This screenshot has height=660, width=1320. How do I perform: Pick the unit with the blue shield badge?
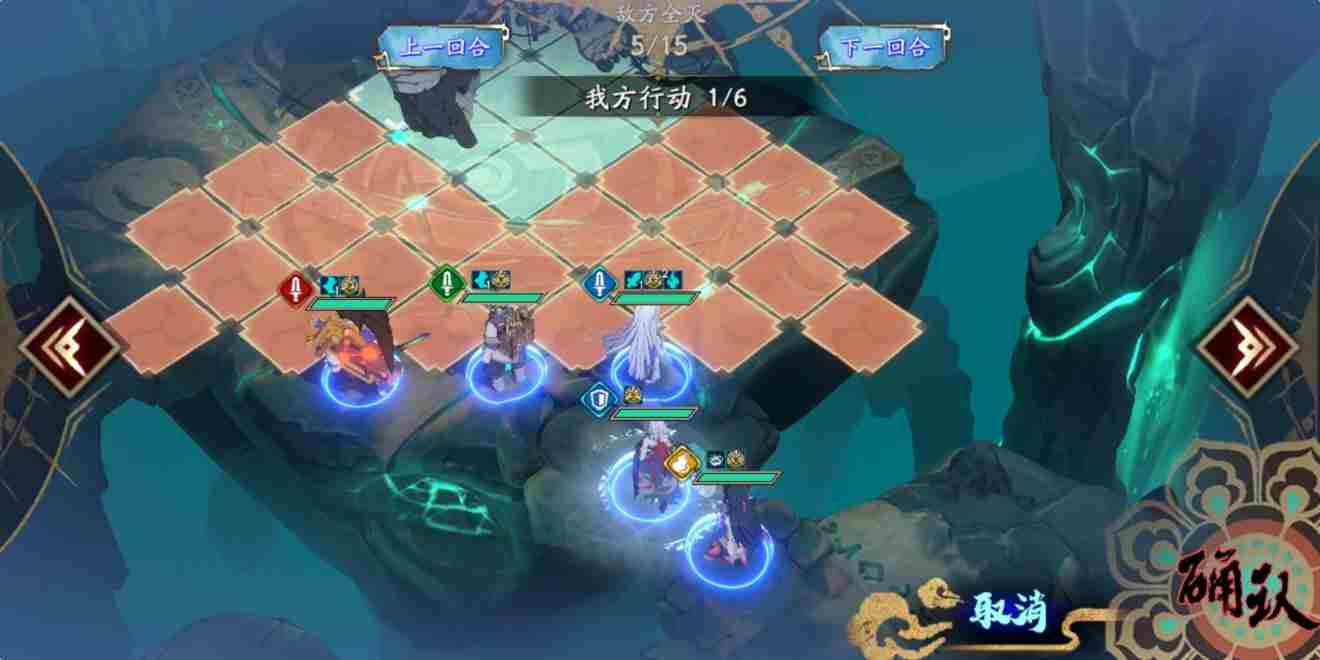[x=655, y=462]
